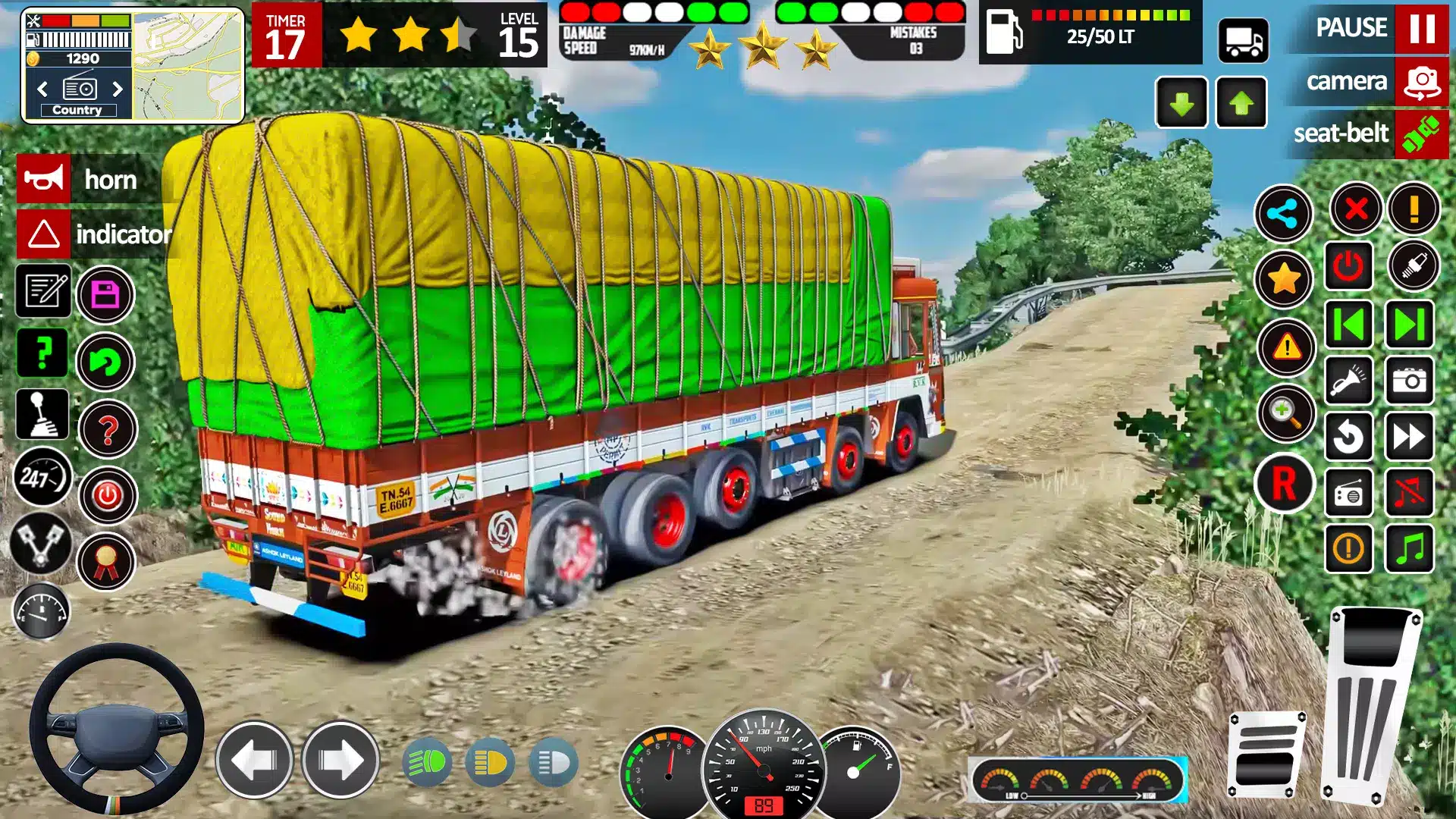Select the red R reverse button

coord(1283,484)
